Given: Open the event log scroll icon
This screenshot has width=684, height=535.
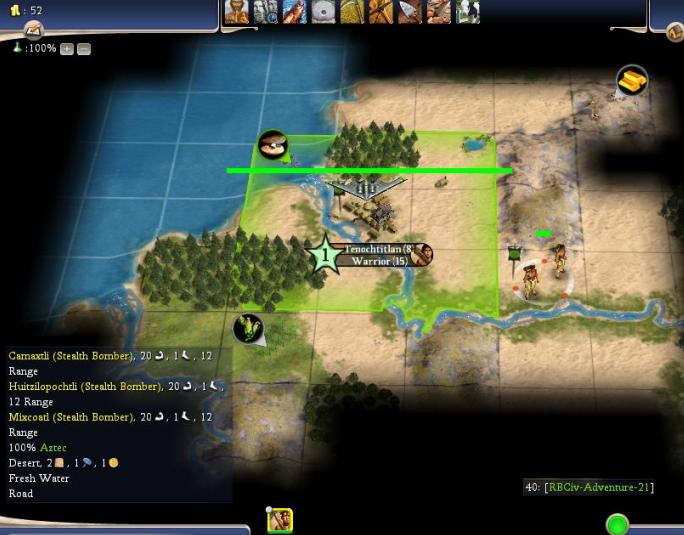Looking at the screenshot, I should [33, 31].
